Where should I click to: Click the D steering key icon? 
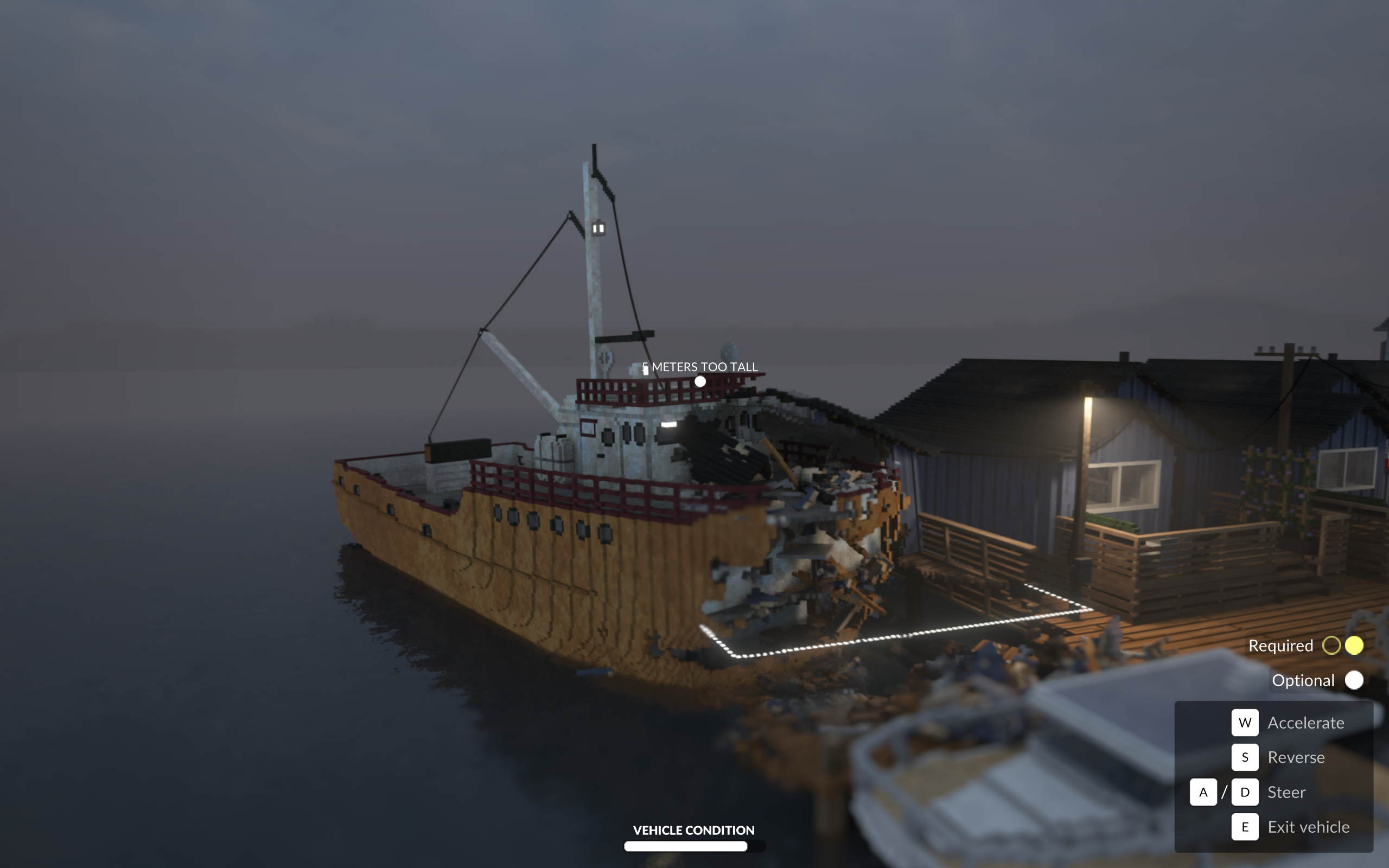pos(1246,792)
